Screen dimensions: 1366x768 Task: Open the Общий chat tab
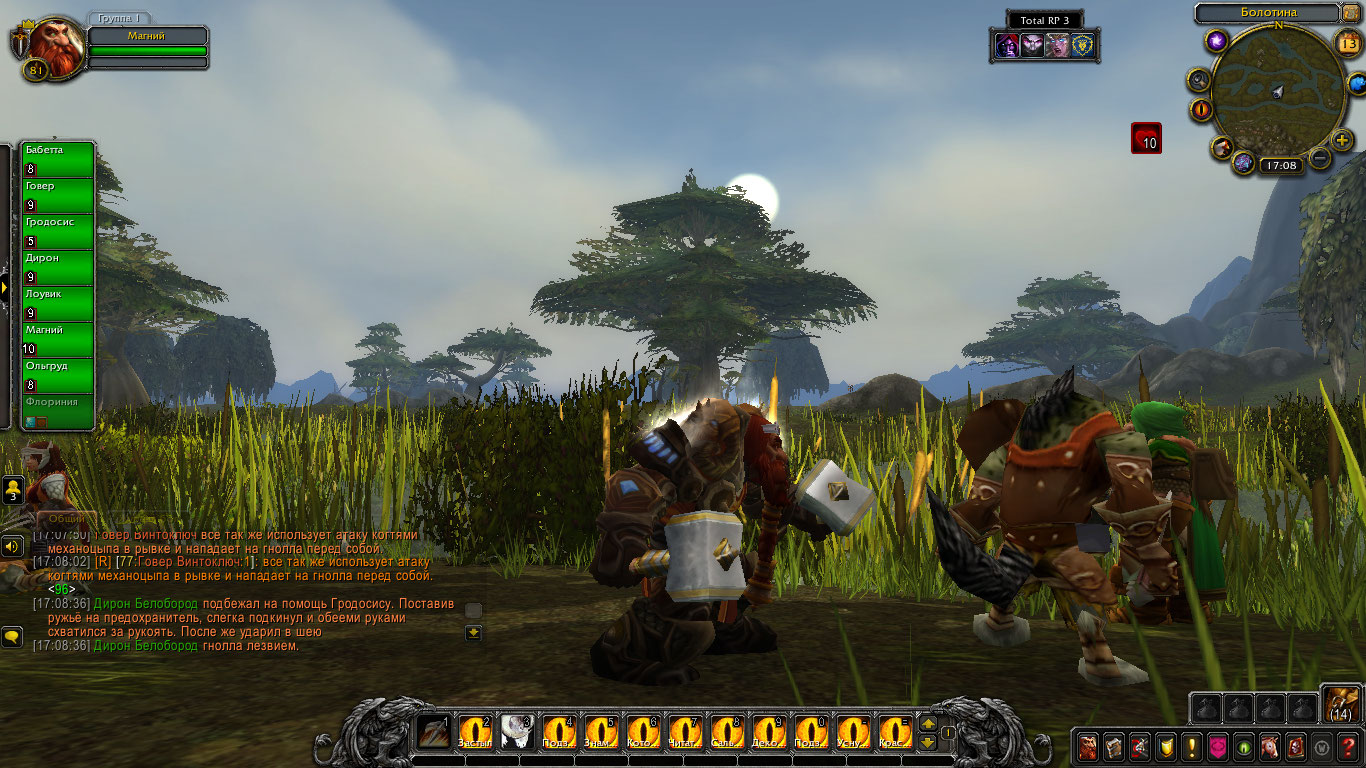click(x=66, y=519)
